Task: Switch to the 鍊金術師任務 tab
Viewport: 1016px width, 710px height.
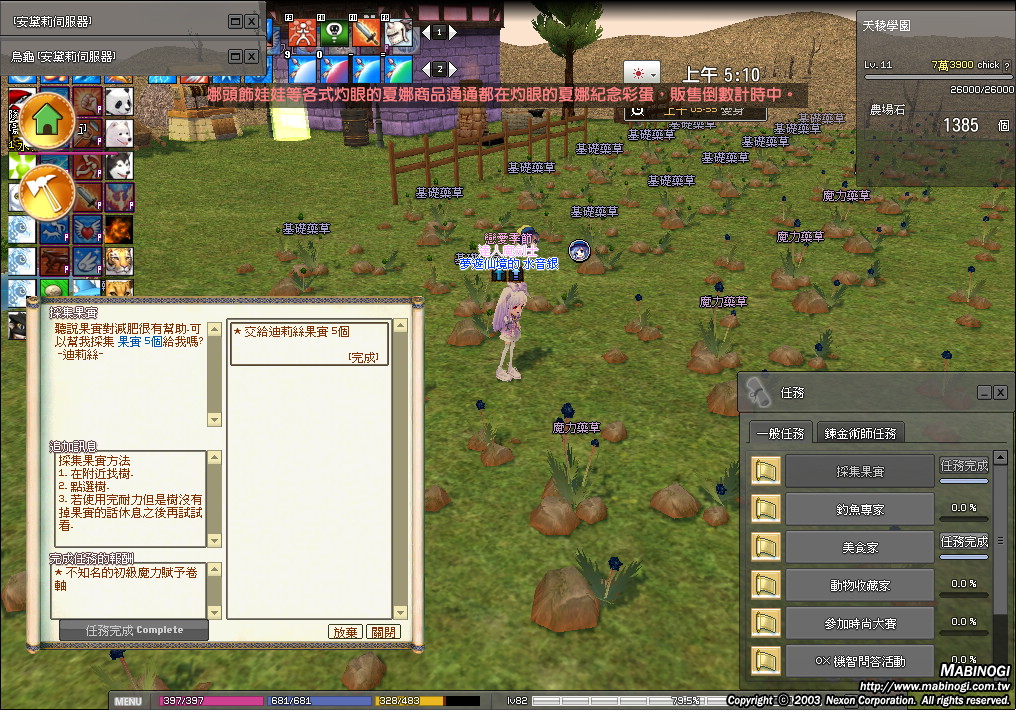Action: (860, 433)
